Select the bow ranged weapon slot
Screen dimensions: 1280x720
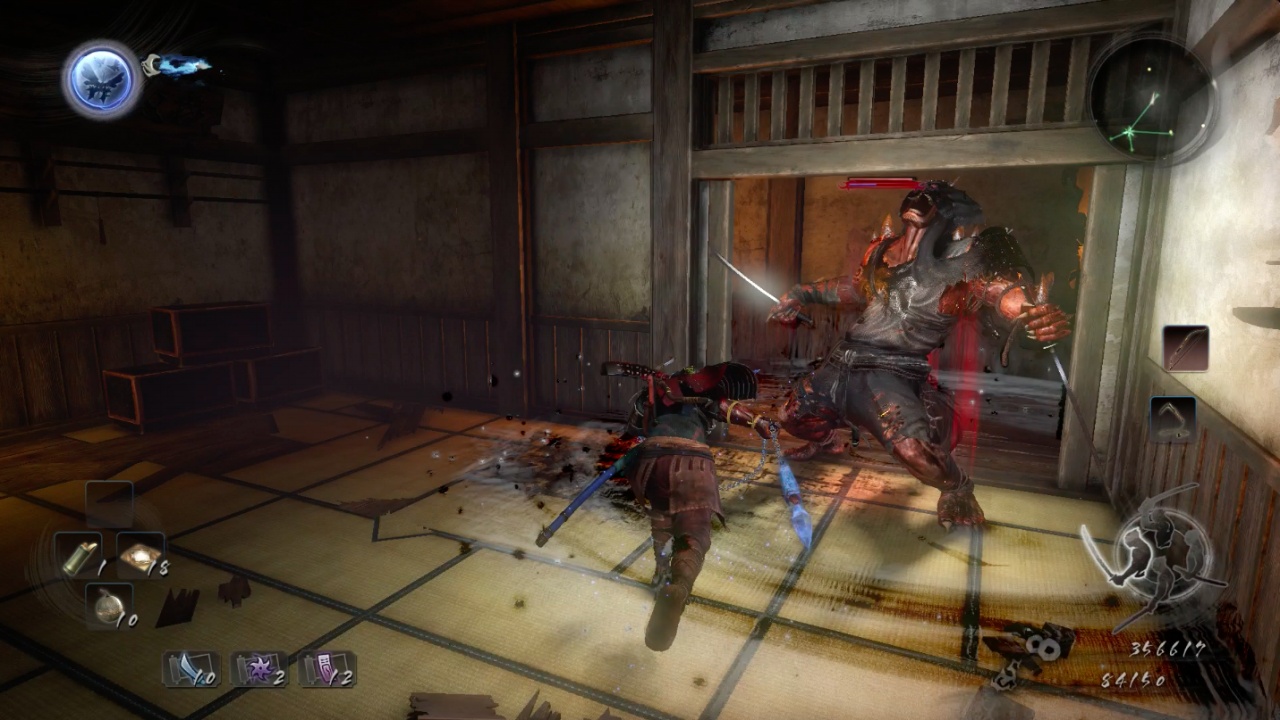pyautogui.click(x=1186, y=349)
